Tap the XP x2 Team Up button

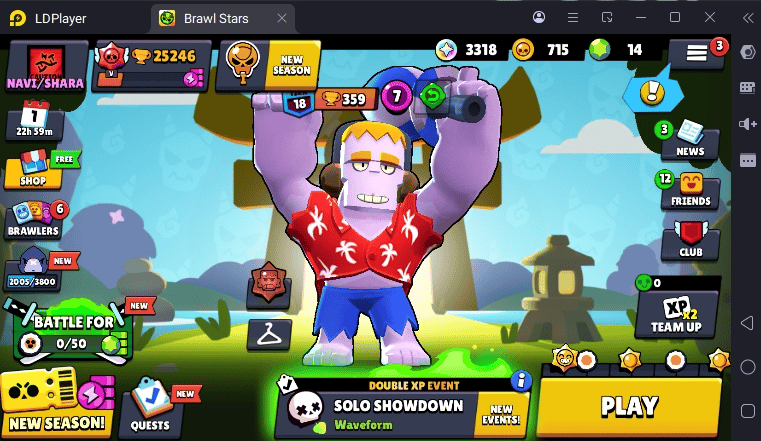(x=676, y=314)
